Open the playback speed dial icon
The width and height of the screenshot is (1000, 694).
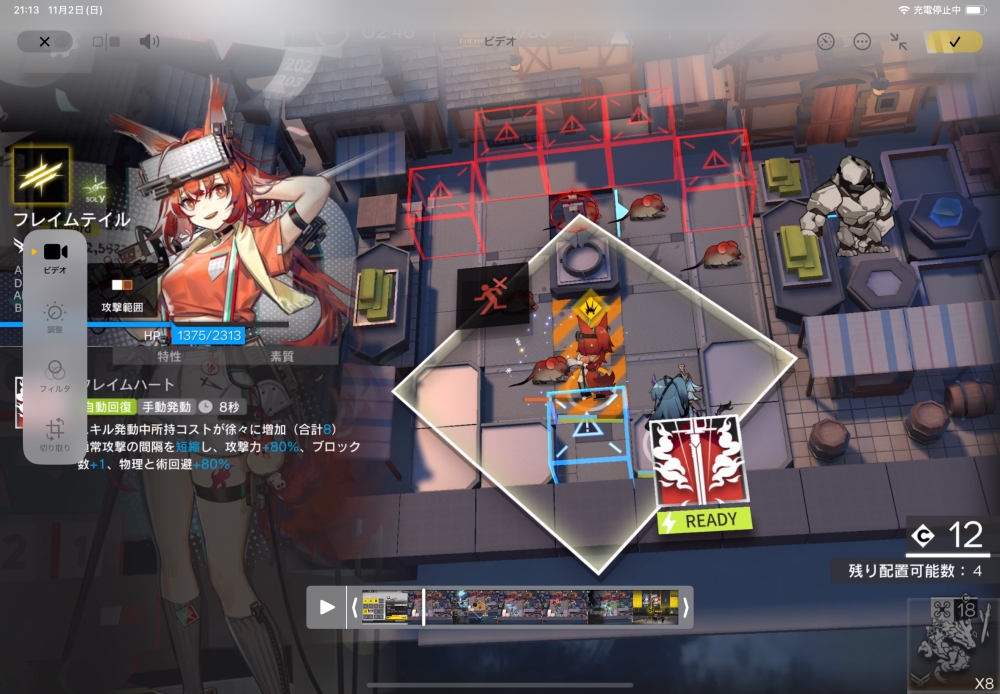[825, 42]
